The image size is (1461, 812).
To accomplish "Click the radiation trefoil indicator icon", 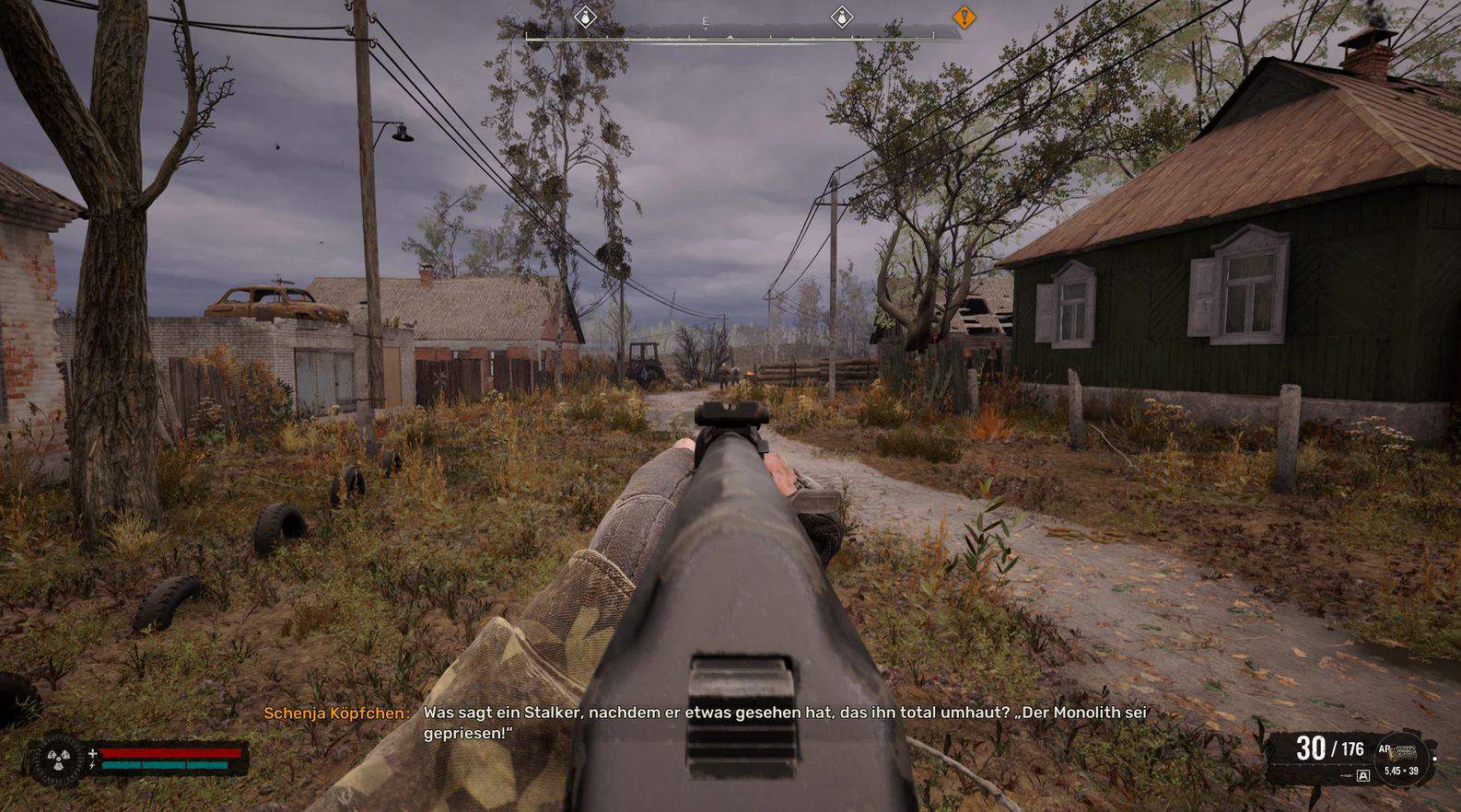I will tap(54, 759).
